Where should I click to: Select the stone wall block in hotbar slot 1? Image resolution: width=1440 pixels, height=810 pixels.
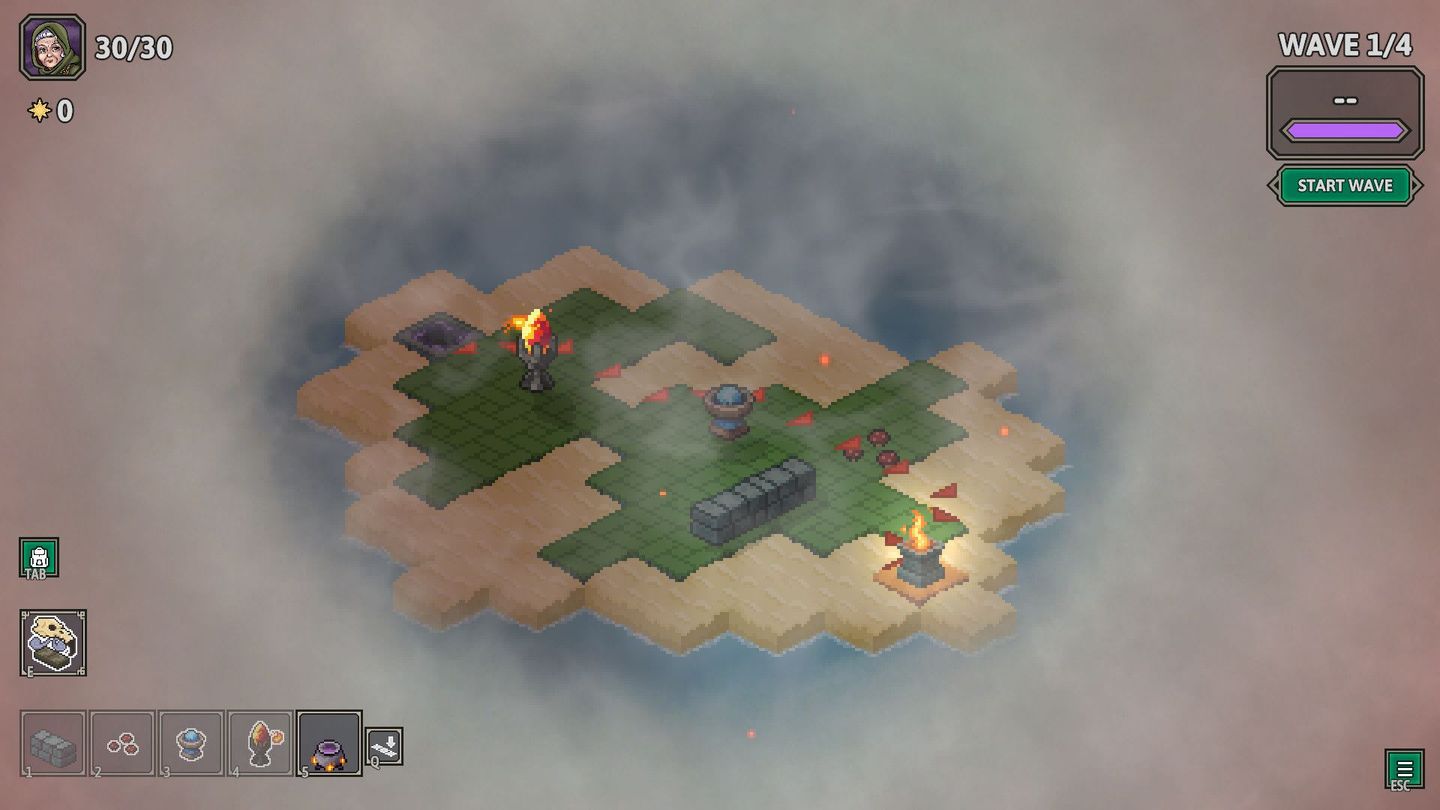coord(51,742)
